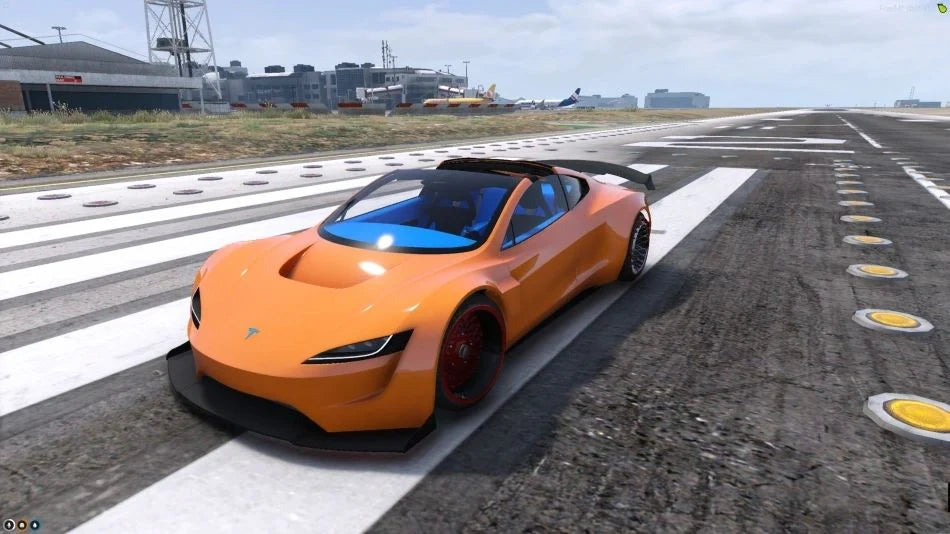This screenshot has width=950, height=534.
Task: Select the orange hunger status icon
Action: coord(21,524)
